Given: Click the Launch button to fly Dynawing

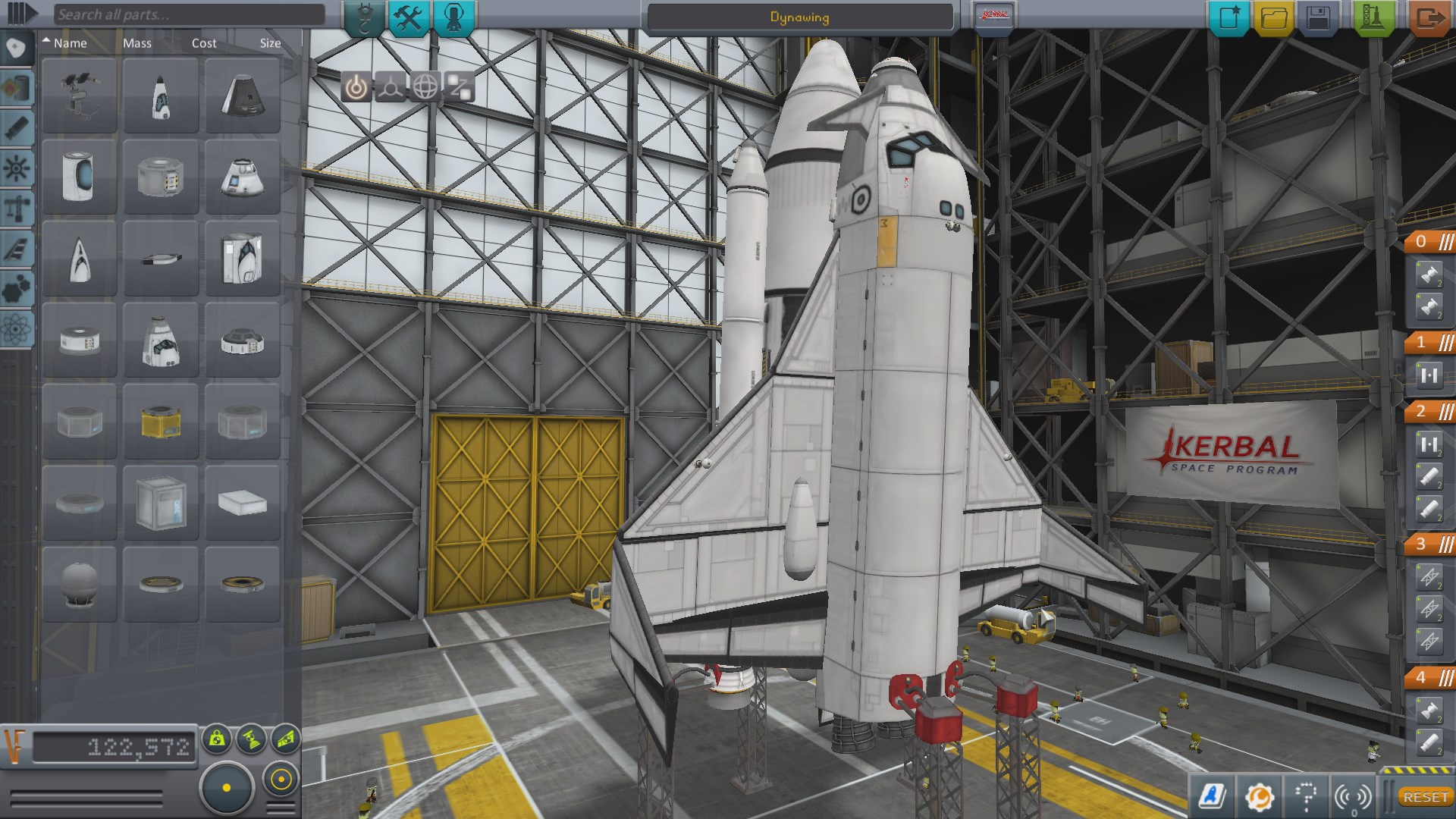Looking at the screenshot, I should click(1374, 15).
